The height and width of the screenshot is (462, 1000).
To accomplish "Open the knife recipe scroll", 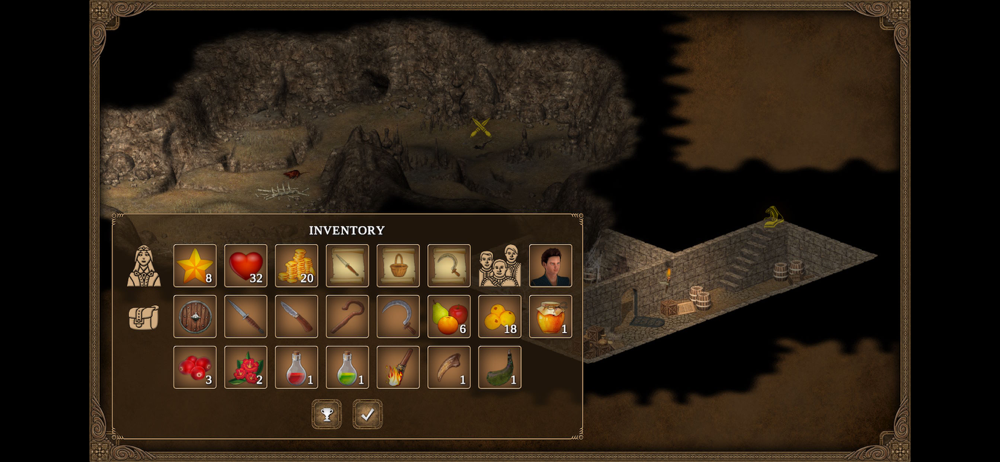I will pyautogui.click(x=347, y=266).
